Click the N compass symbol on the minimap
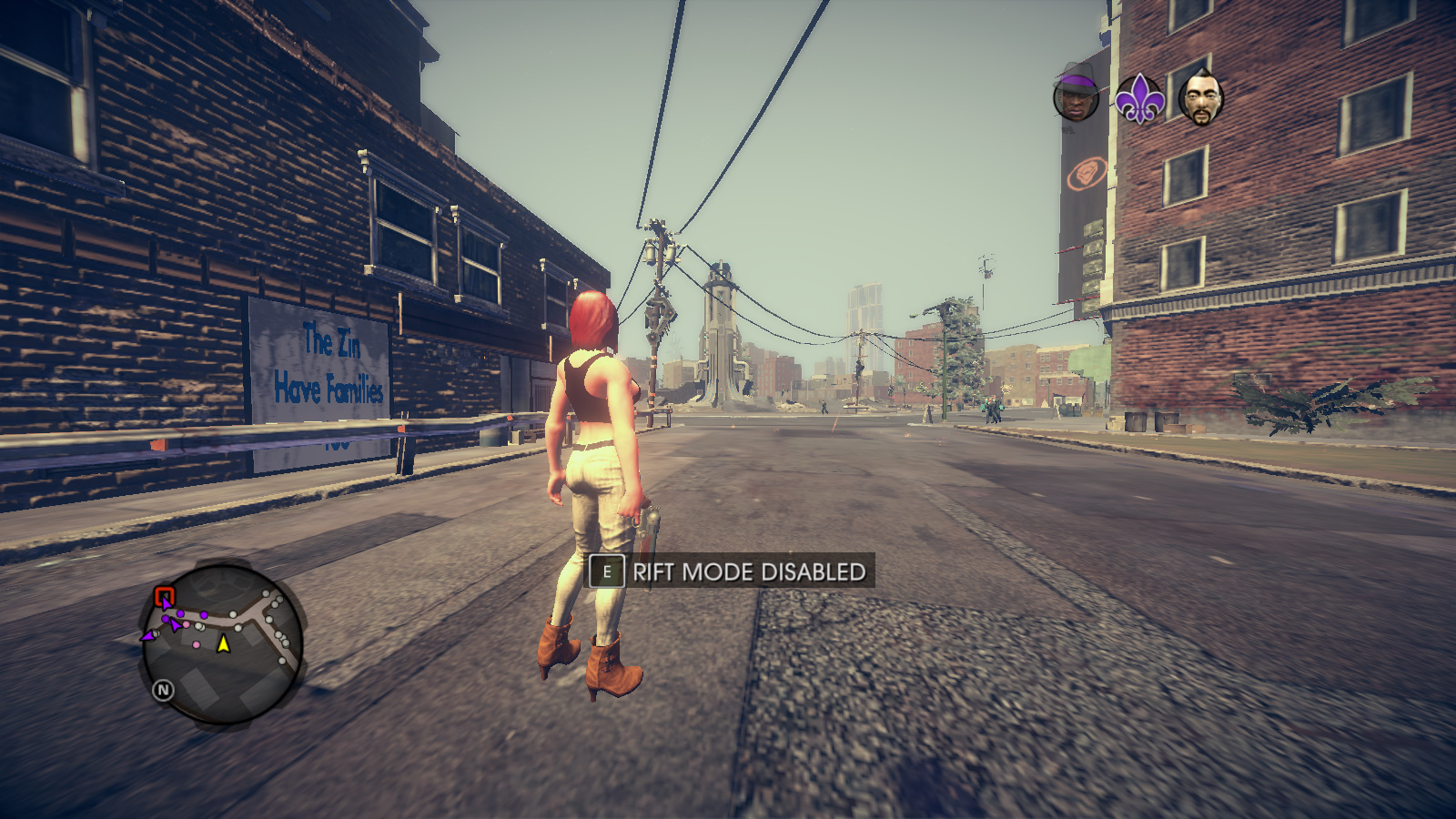This screenshot has height=819, width=1456. click(164, 689)
